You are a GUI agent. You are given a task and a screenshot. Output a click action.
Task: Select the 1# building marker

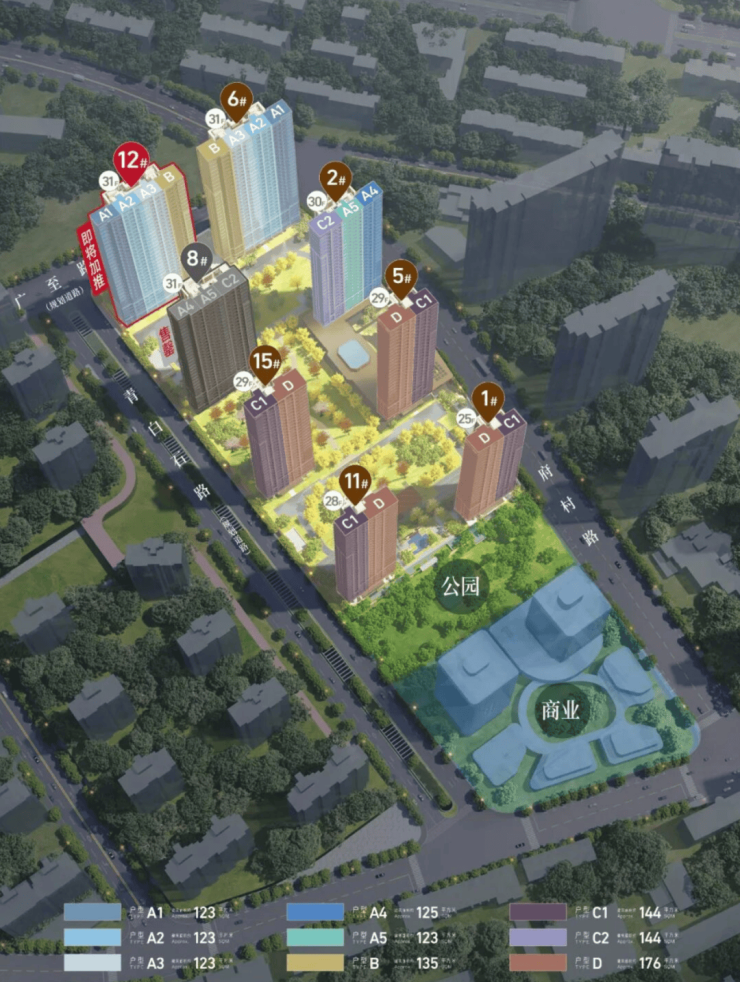coord(490,402)
